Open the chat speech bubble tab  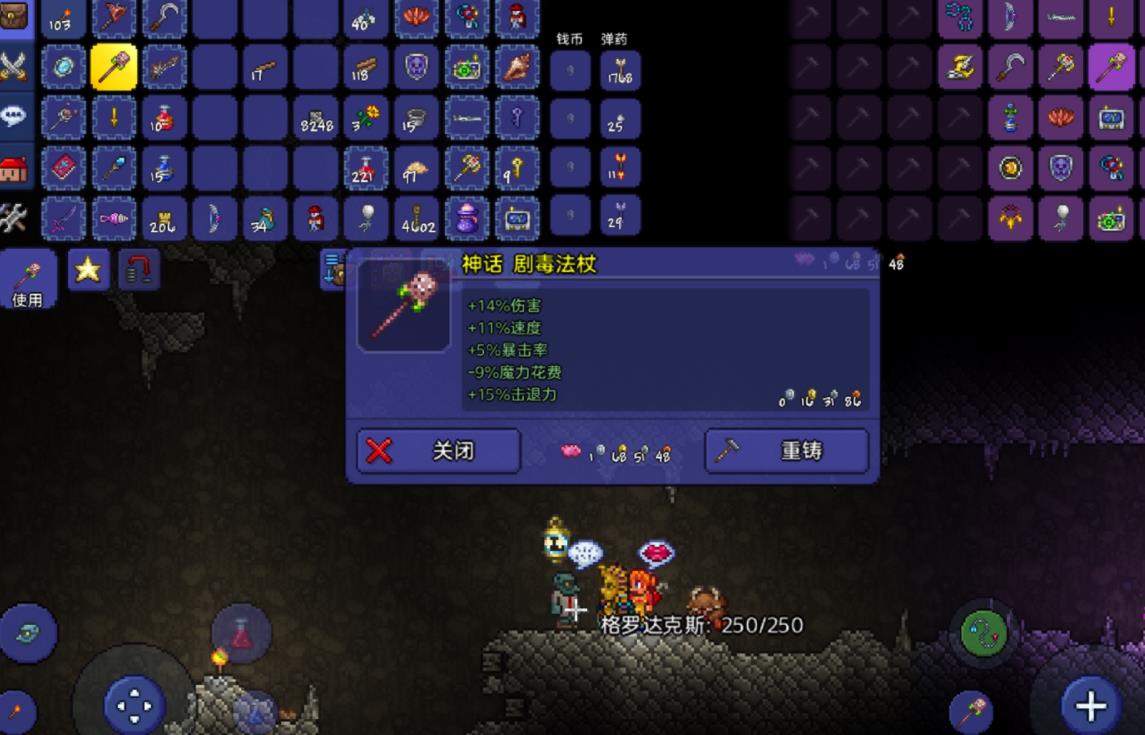tap(15, 115)
